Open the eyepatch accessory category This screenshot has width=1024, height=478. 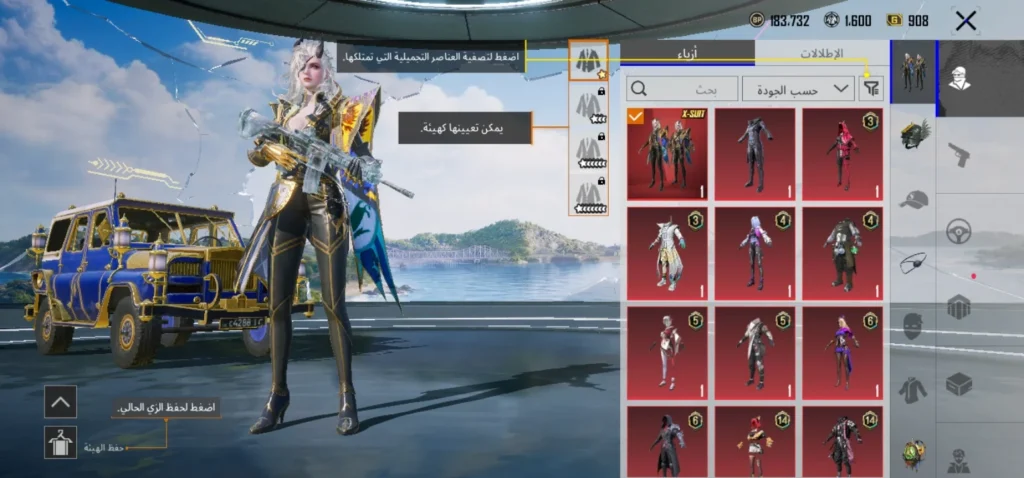pyautogui.click(x=913, y=263)
